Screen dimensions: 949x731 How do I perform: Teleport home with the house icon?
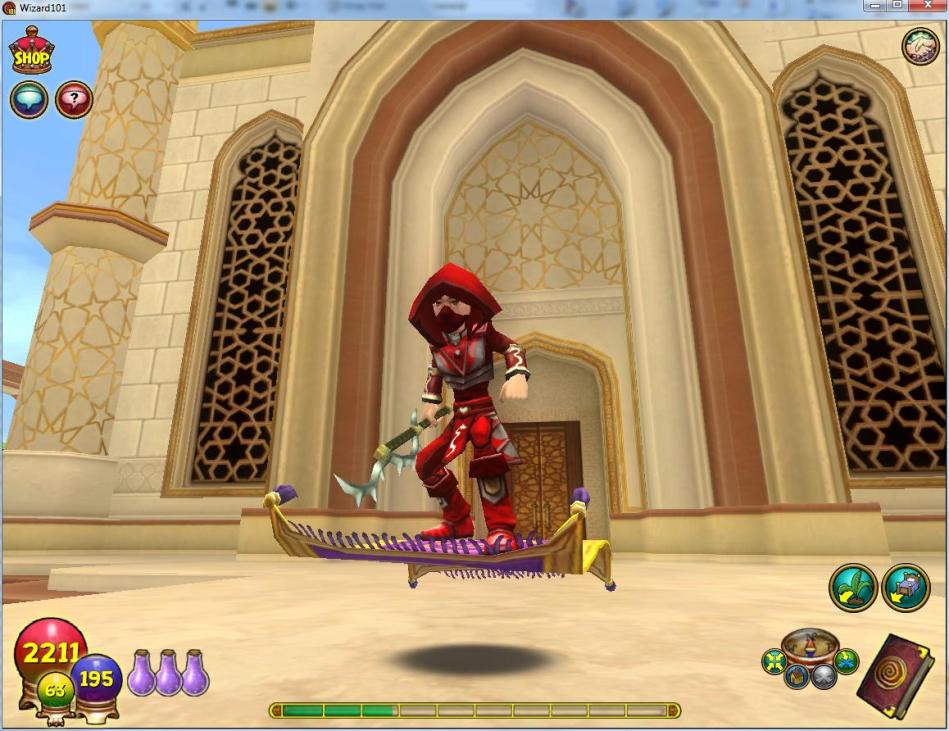click(x=796, y=677)
